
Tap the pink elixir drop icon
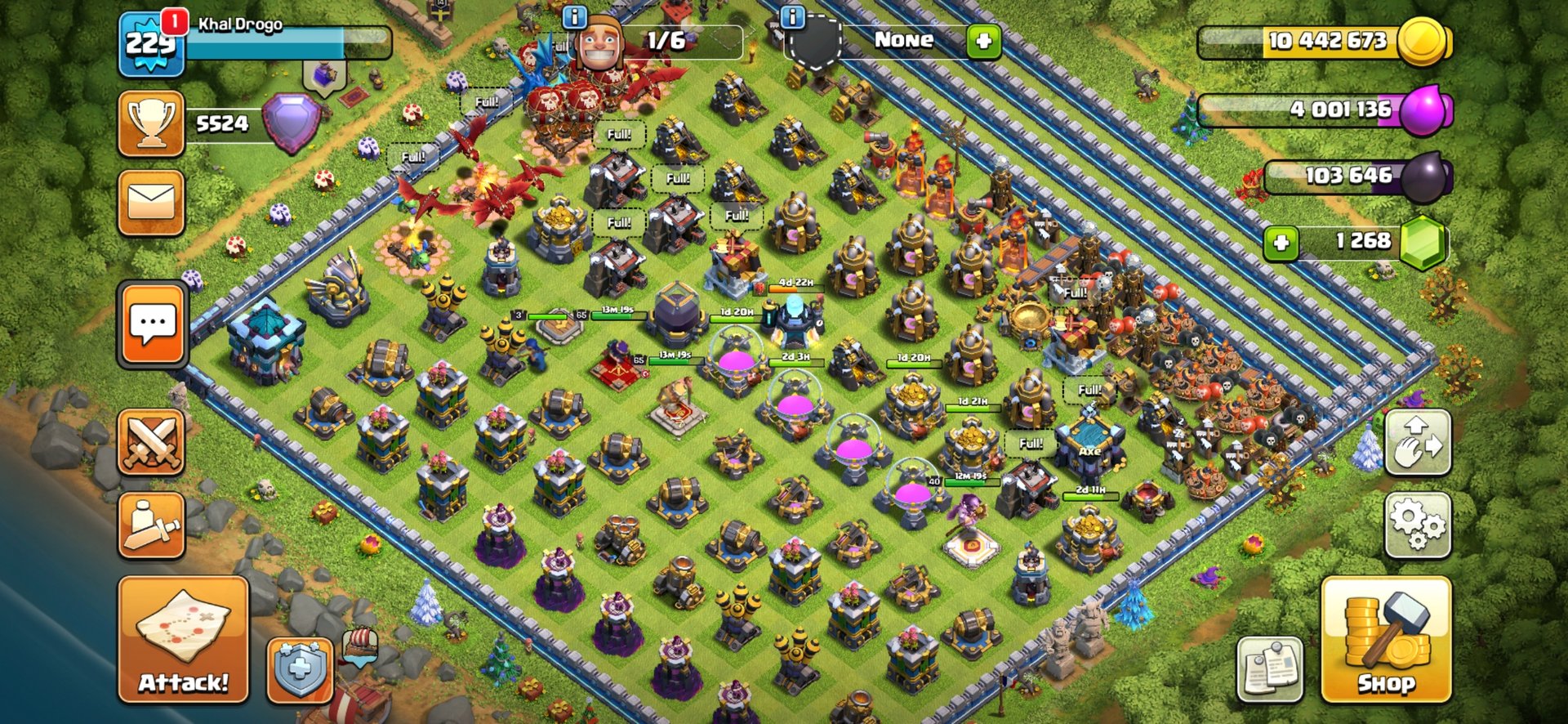pyautogui.click(x=1423, y=109)
